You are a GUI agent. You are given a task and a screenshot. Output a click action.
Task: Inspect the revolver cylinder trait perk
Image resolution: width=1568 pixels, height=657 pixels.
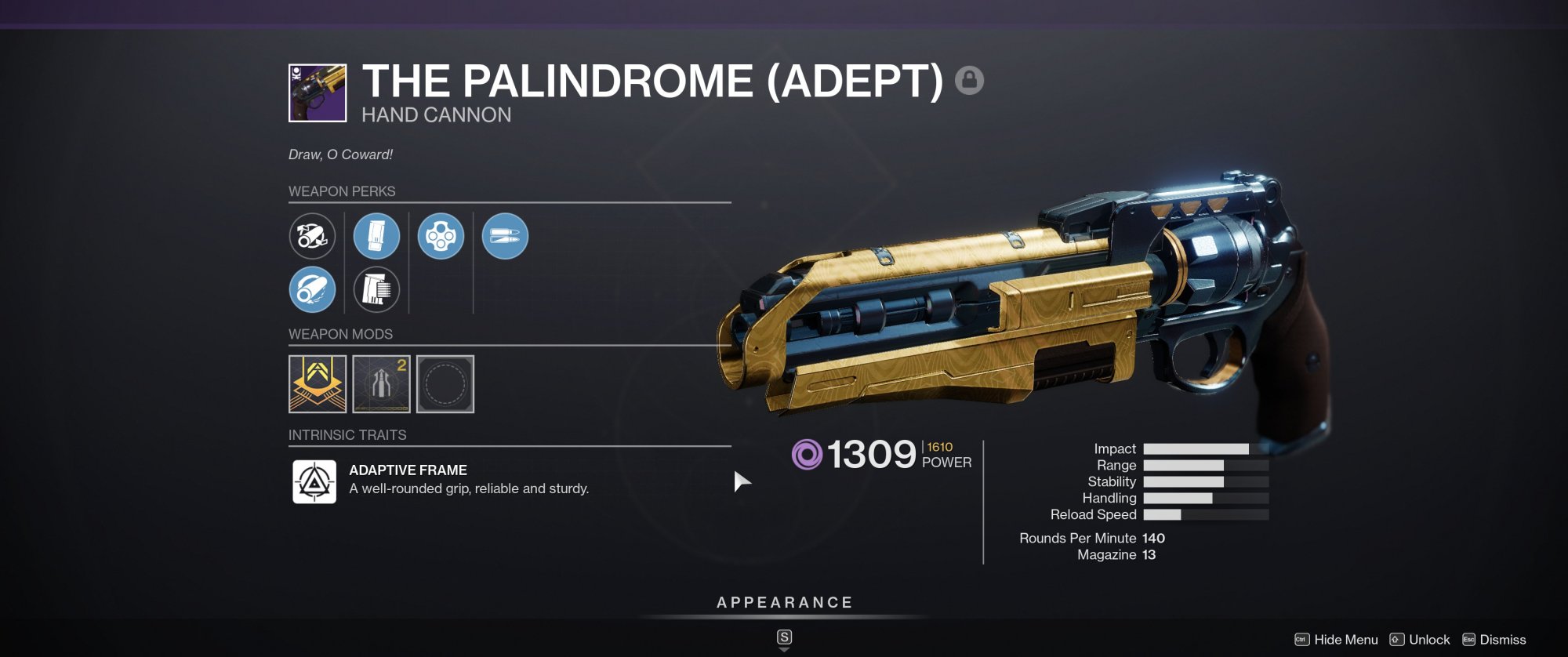441,236
